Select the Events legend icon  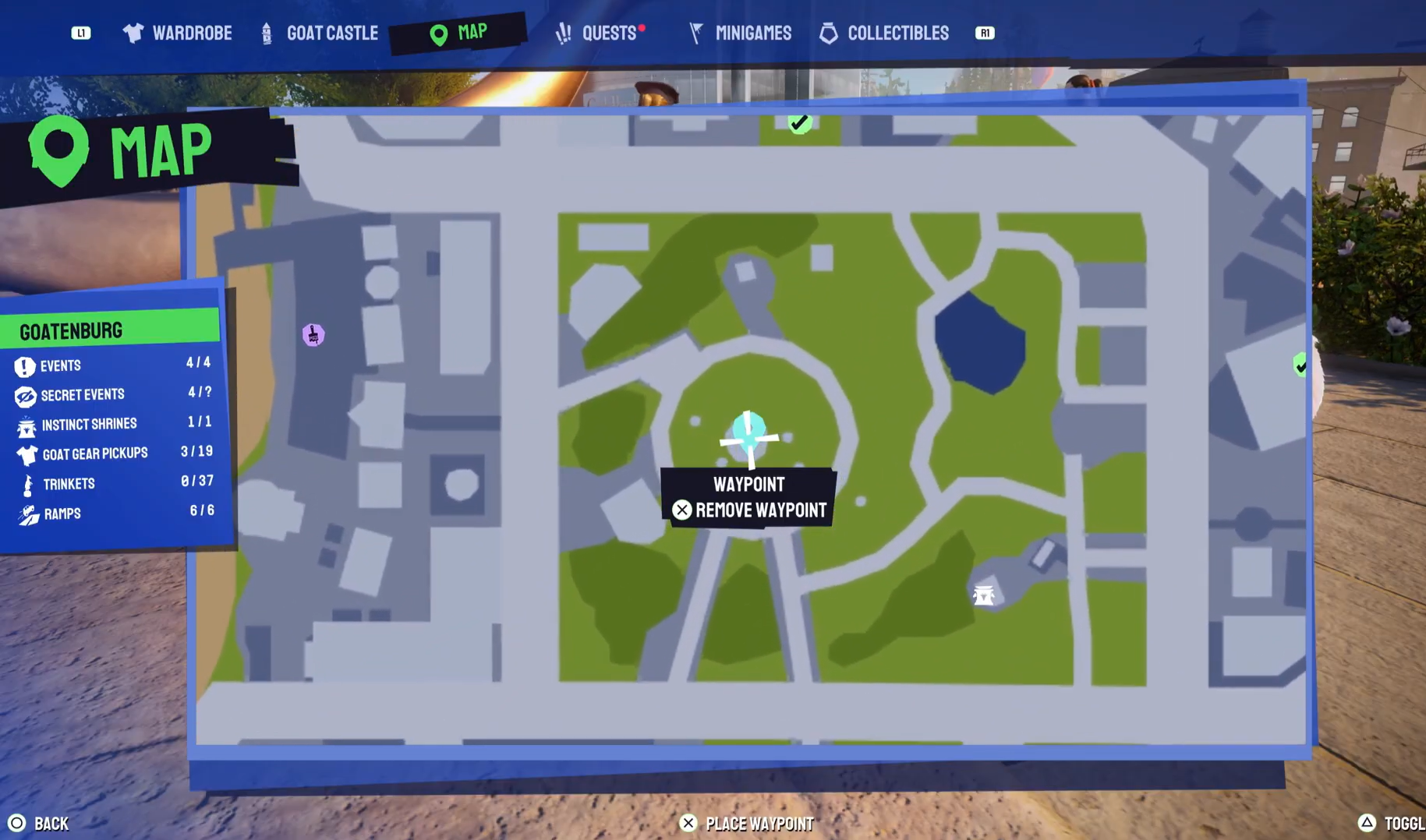24,365
